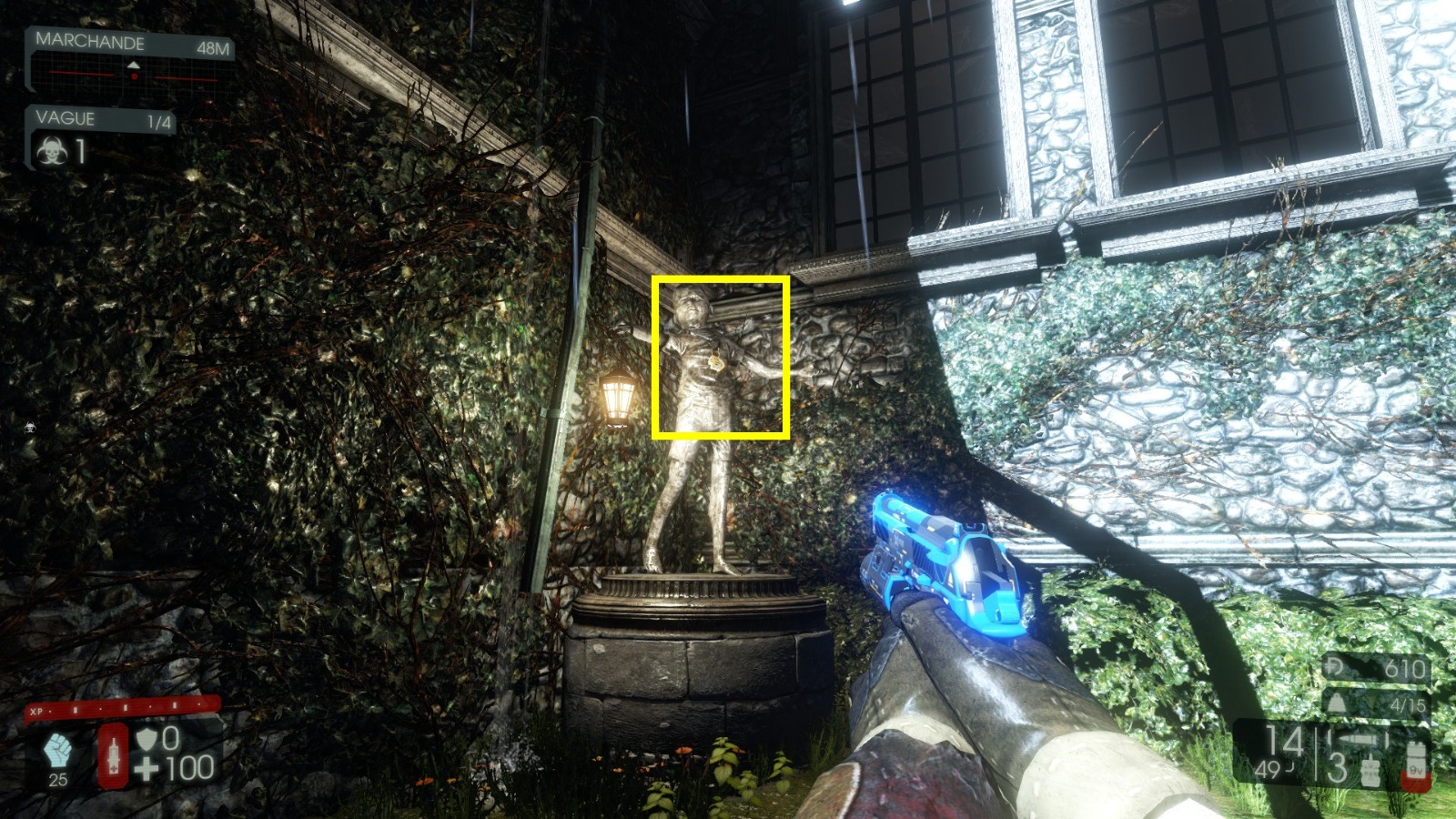Click the spare magazine icon
The image size is (1456, 819).
[1370, 772]
